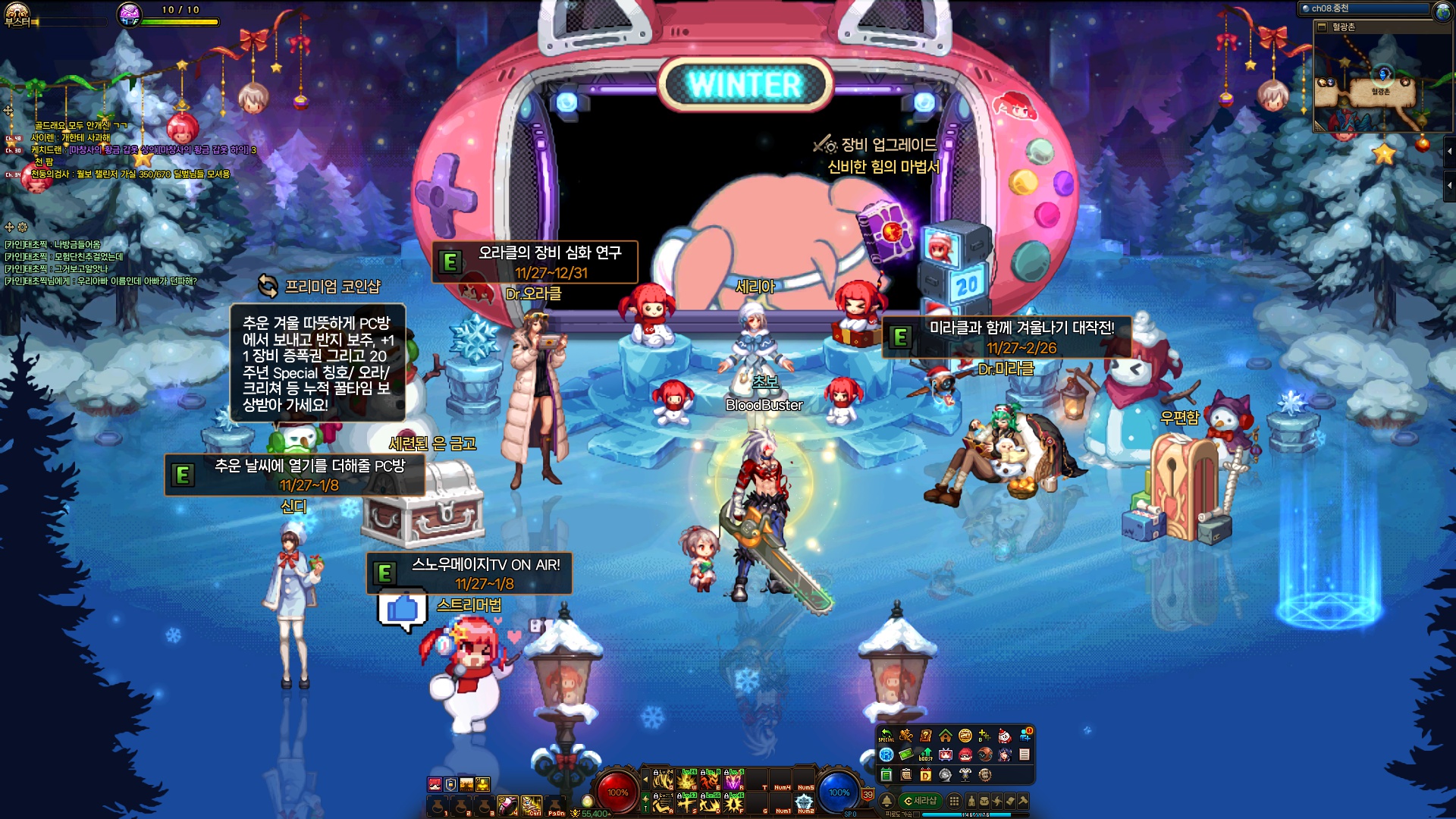
Task: Open the 세라샵 cash shop button
Action: (921, 801)
